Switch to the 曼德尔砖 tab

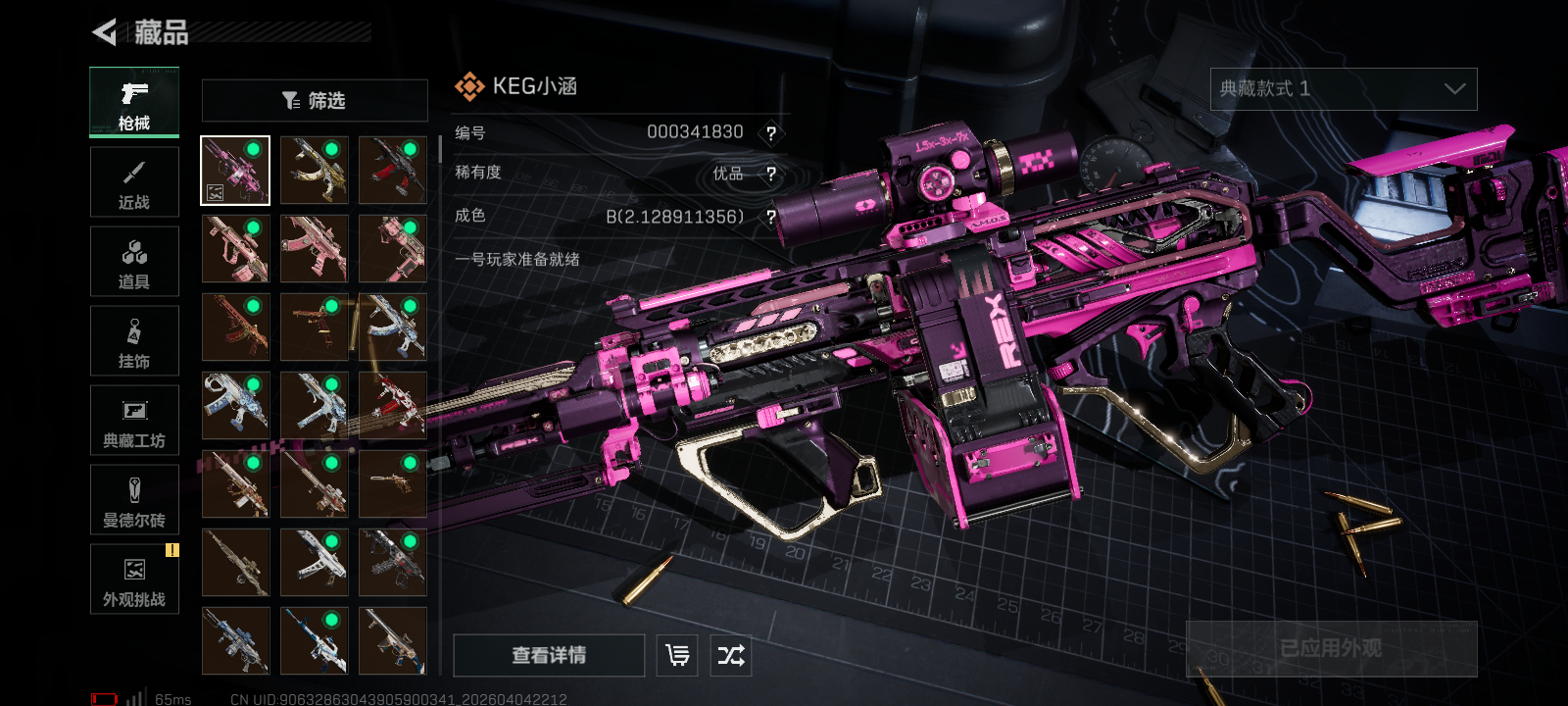pyautogui.click(x=134, y=500)
